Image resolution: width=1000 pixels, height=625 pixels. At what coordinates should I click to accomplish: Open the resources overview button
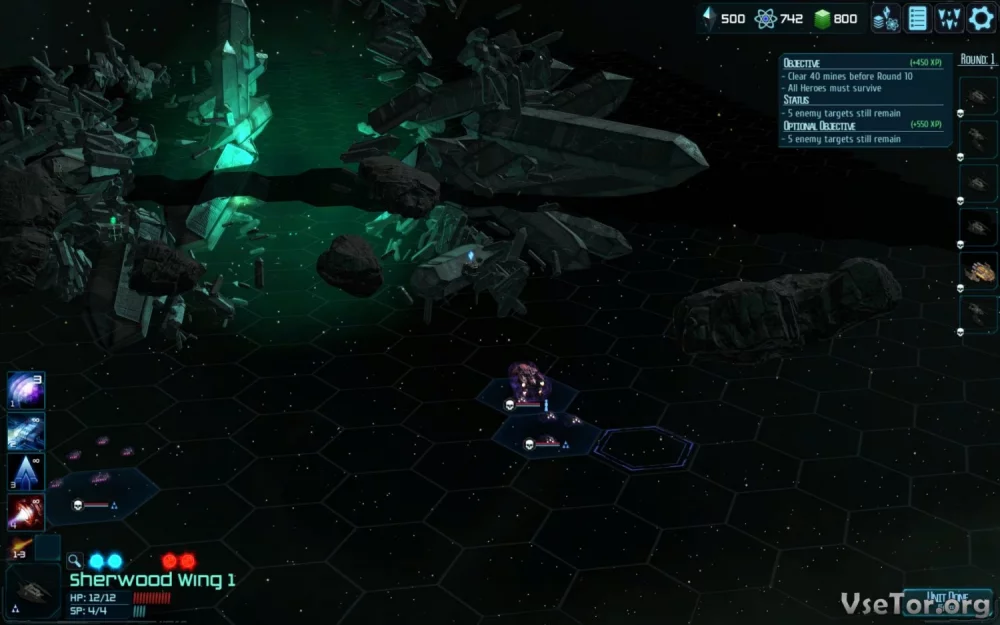885,18
